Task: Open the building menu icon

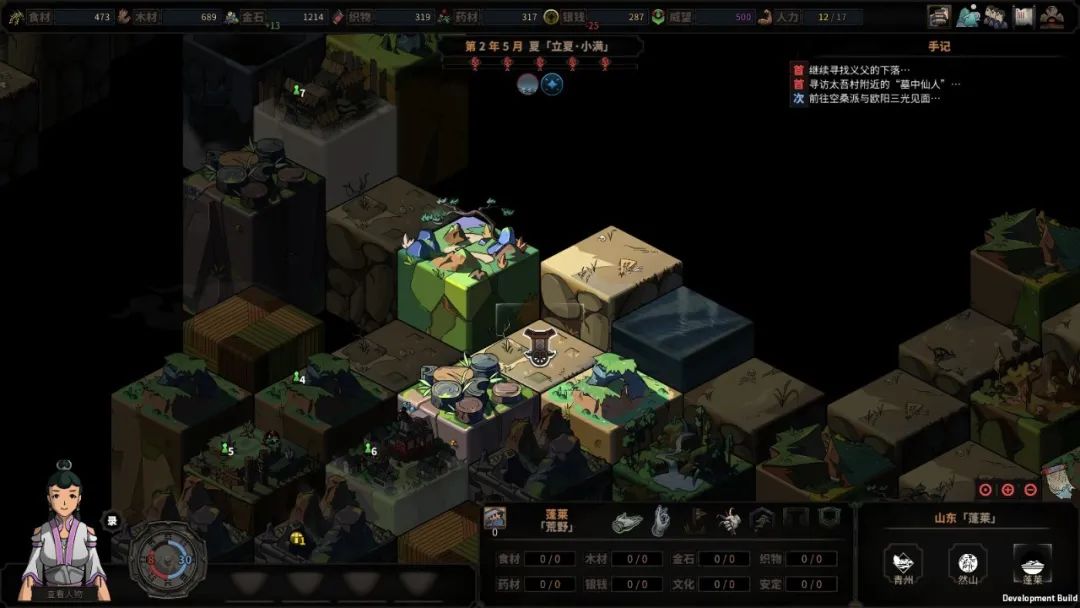Action: 939,16
